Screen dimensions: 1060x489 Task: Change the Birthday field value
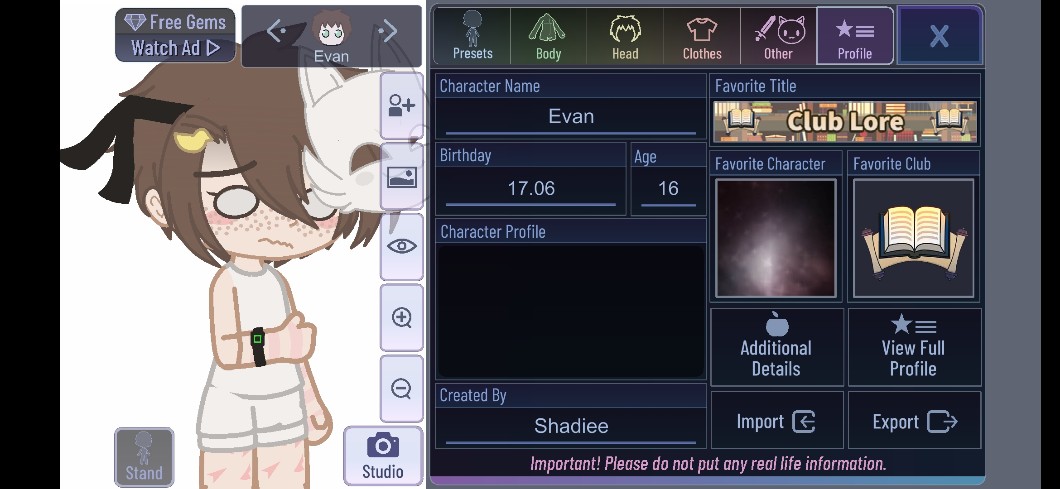[x=531, y=188]
